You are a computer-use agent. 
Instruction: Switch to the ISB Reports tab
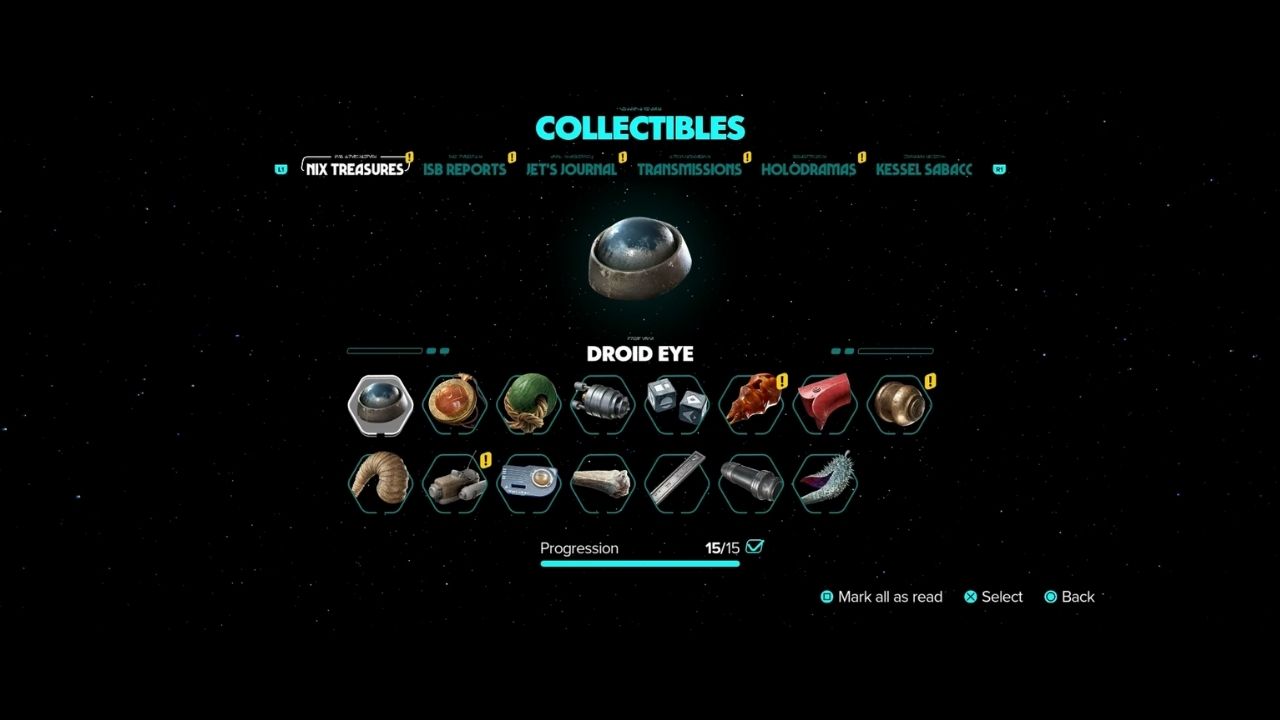pos(466,169)
